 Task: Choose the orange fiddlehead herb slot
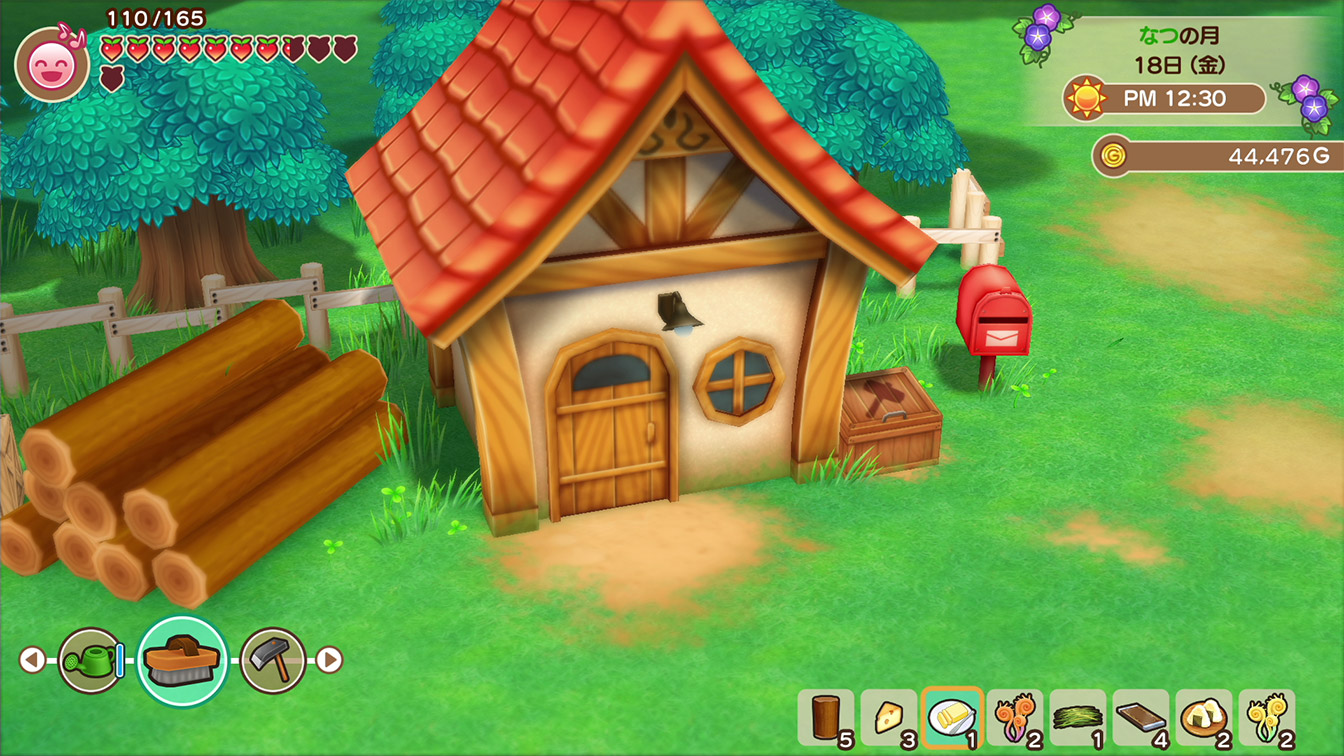[x=1014, y=718]
